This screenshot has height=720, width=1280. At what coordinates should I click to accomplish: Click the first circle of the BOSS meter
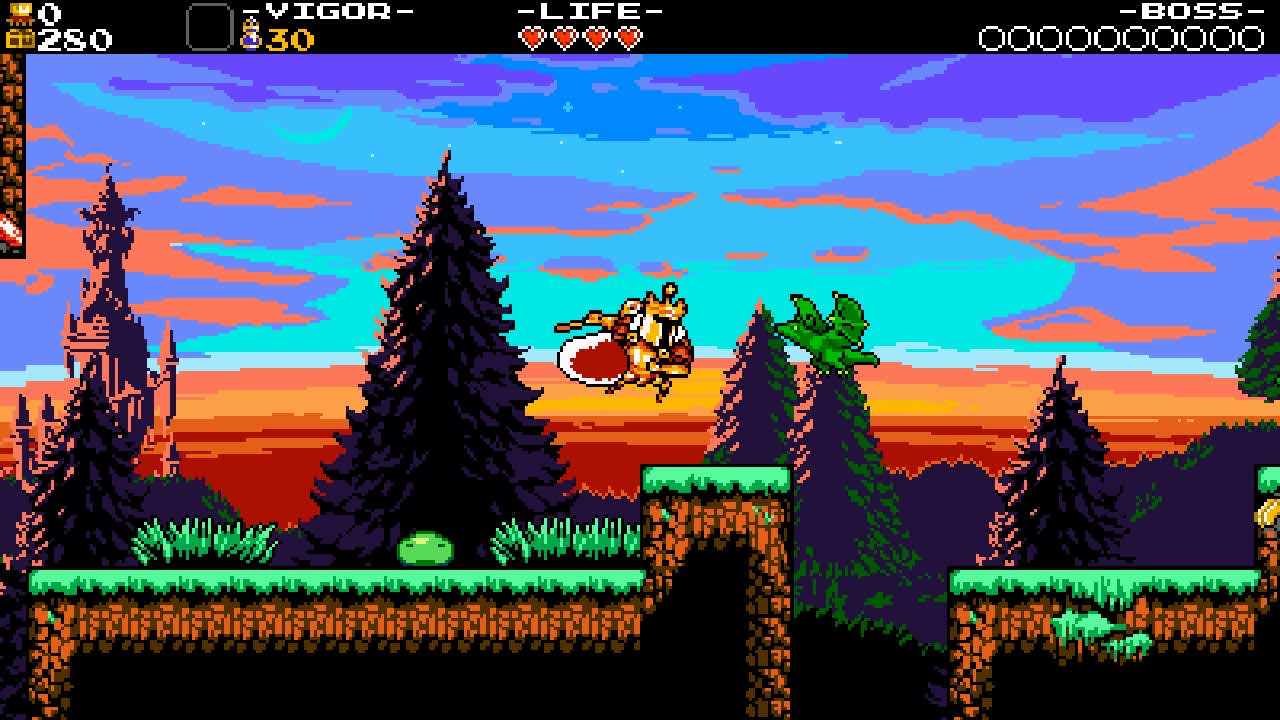pyautogui.click(x=993, y=37)
